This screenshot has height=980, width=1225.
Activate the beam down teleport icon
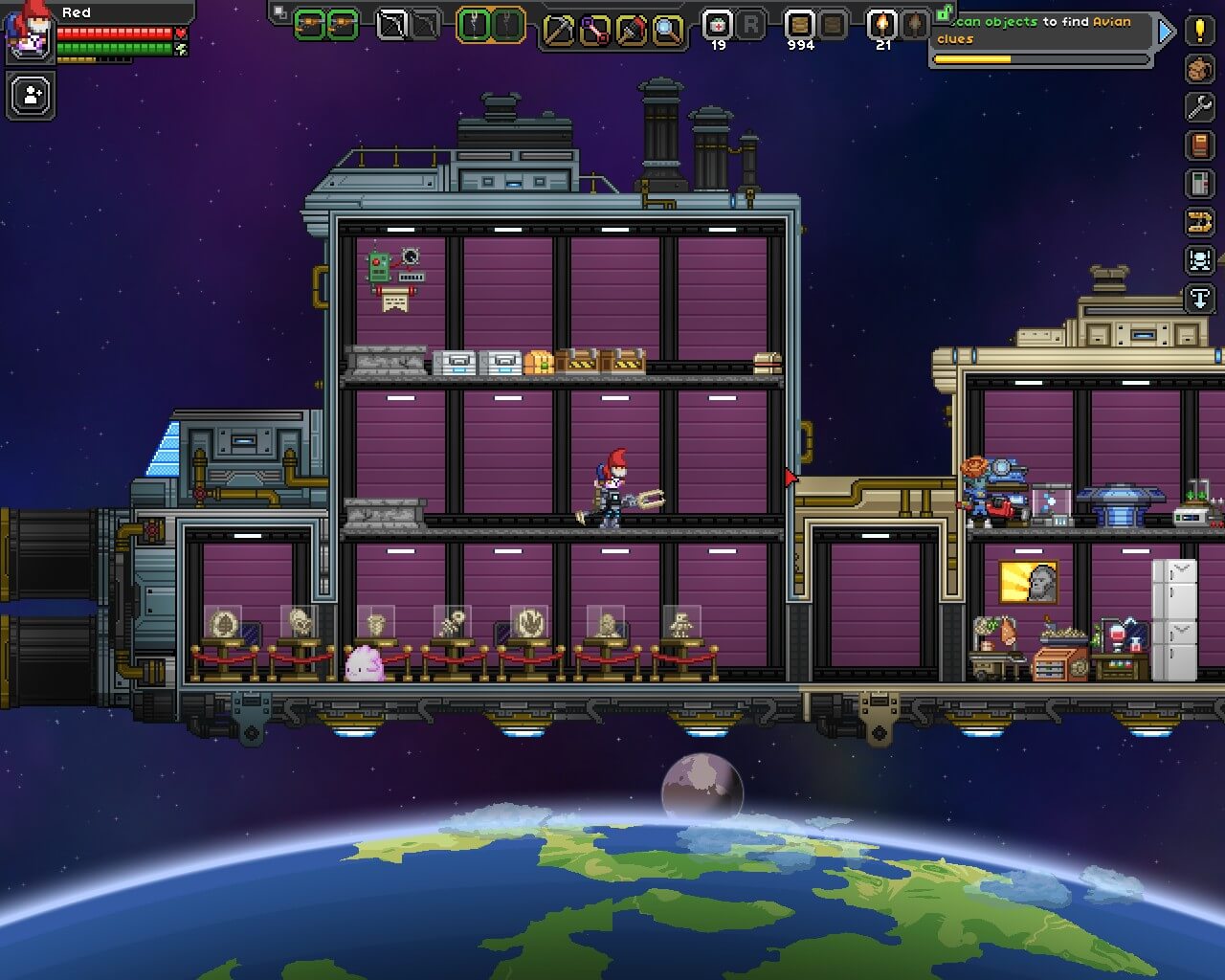[1199, 299]
